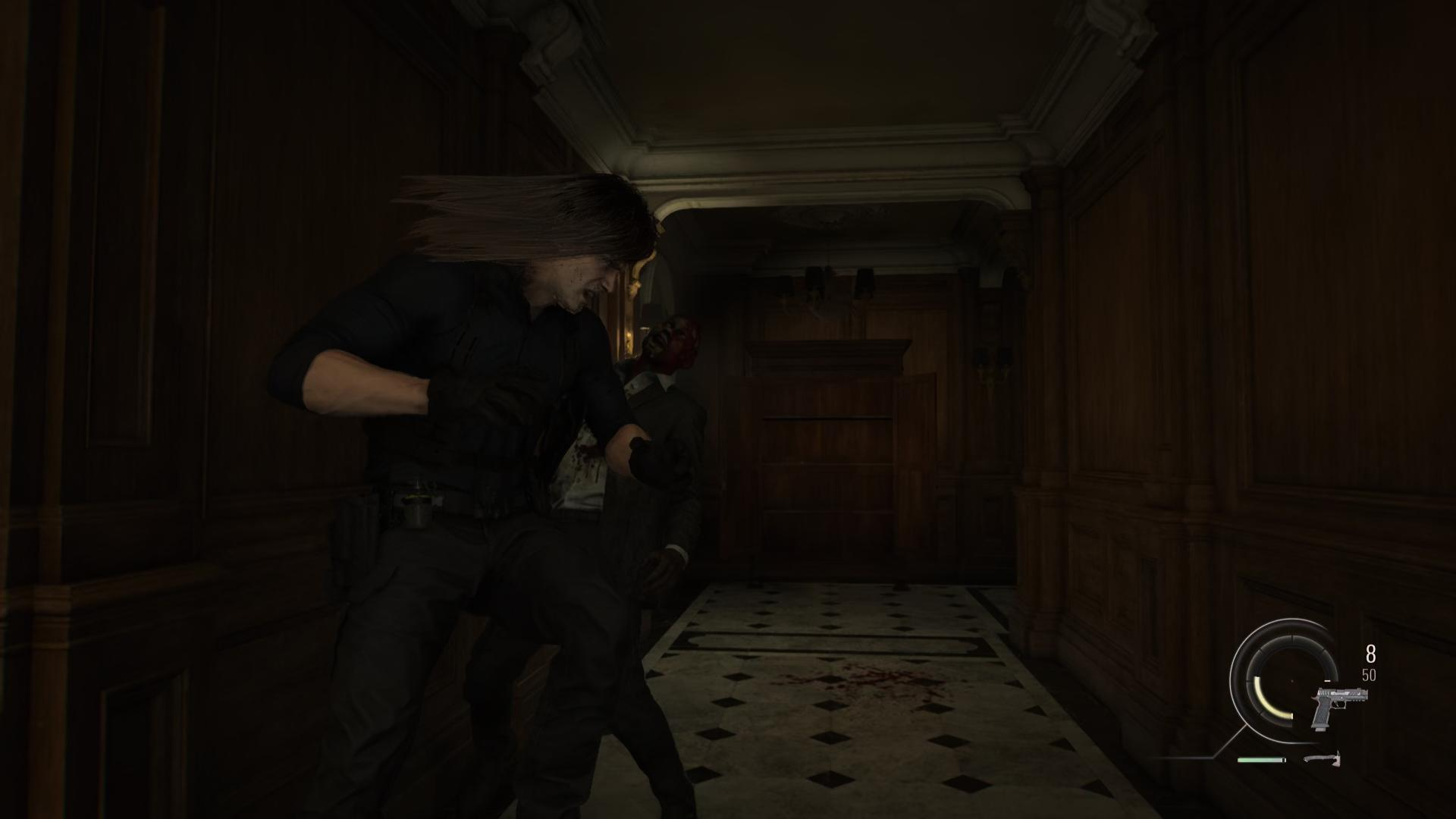Click the pistol magazine on the weapon icon
This screenshot has height=819, width=1456.
tap(1321, 728)
